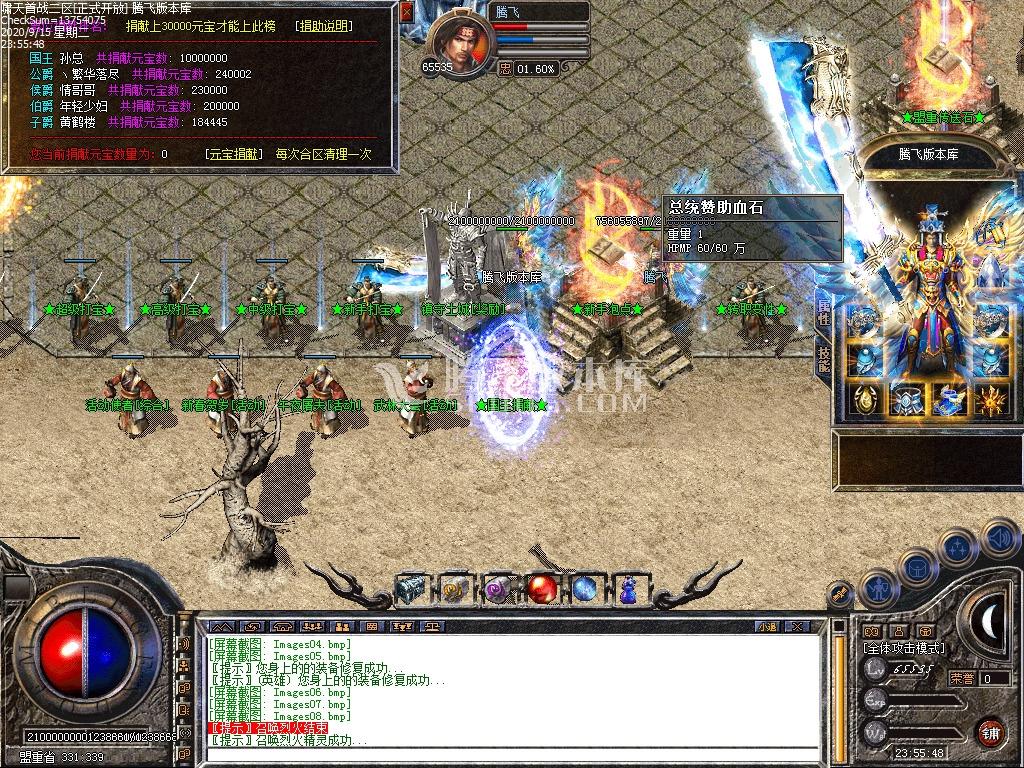
Task: Use the red orb belt item
Action: pos(542,590)
